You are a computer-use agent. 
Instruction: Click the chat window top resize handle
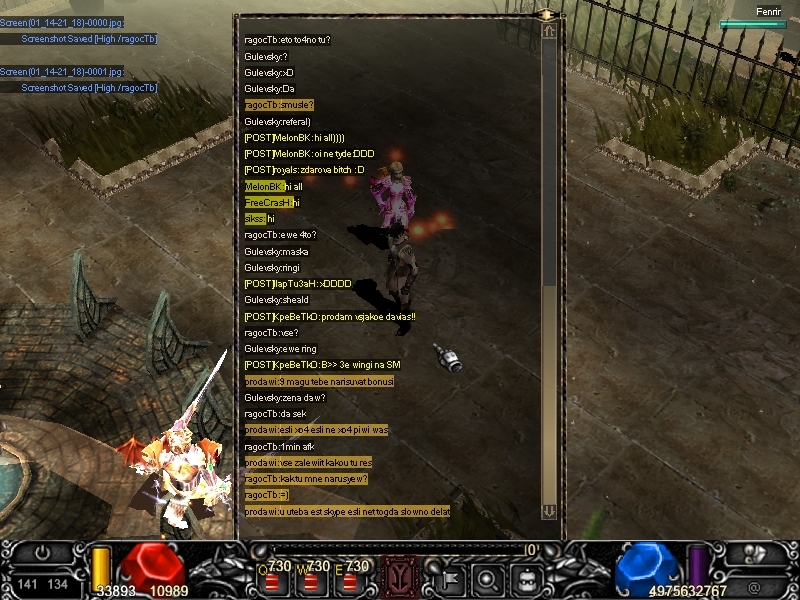coord(547,15)
